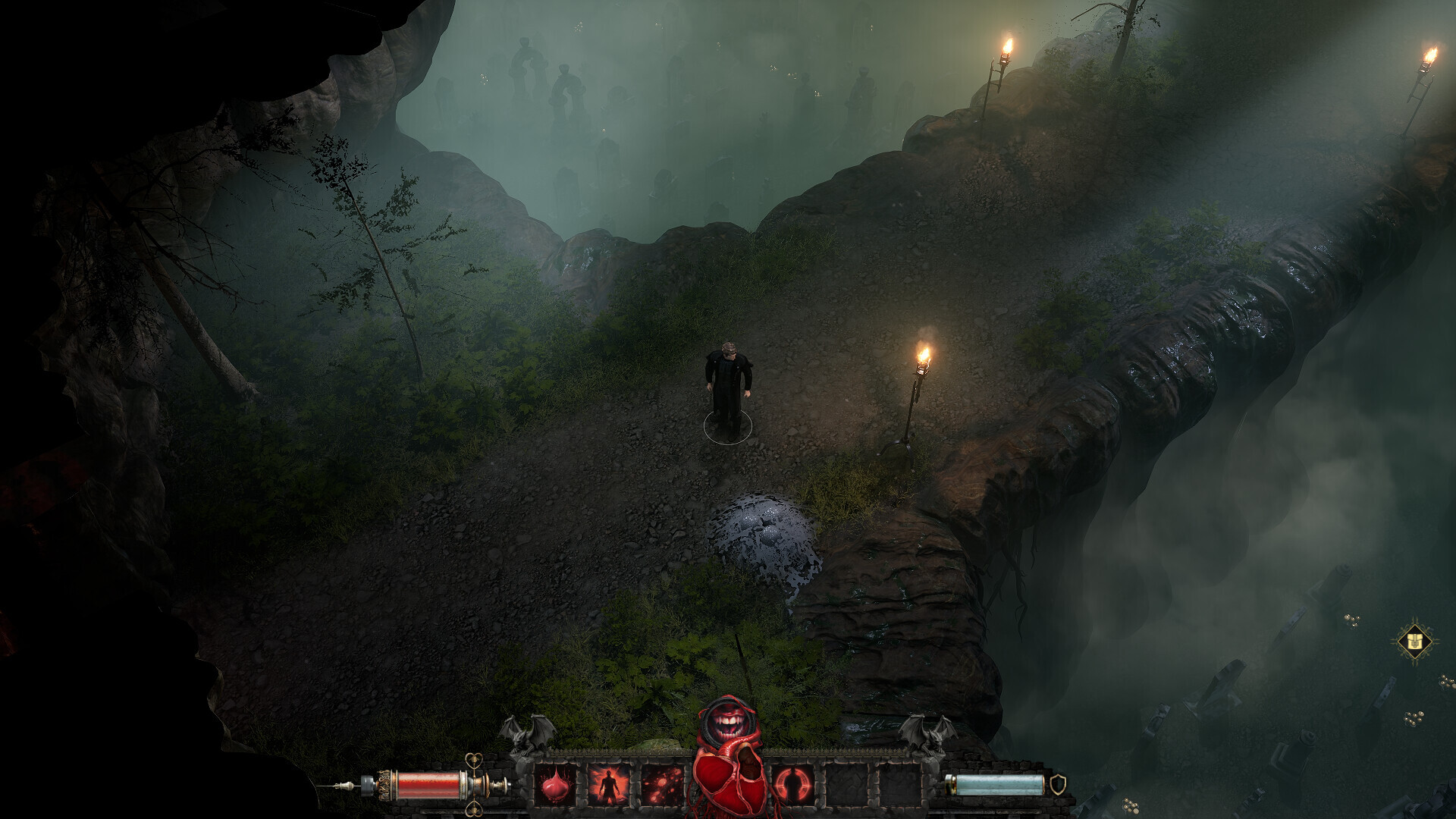The height and width of the screenshot is (819, 1456).
Task: Trigger the blood splatter orbs ability
Action: point(661,783)
